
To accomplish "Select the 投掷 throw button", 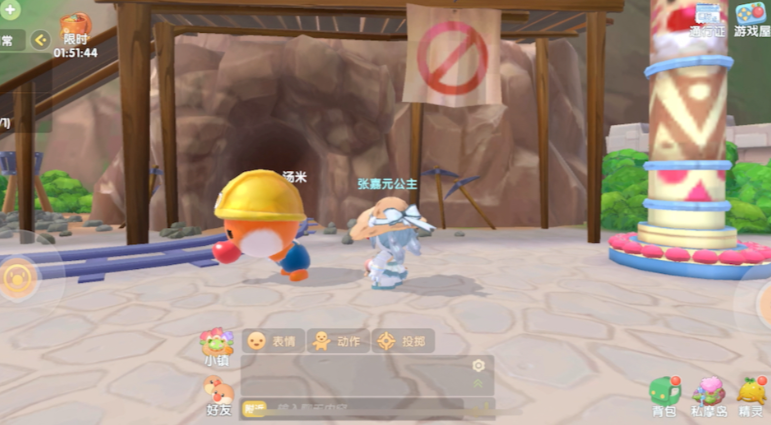I will click(404, 341).
